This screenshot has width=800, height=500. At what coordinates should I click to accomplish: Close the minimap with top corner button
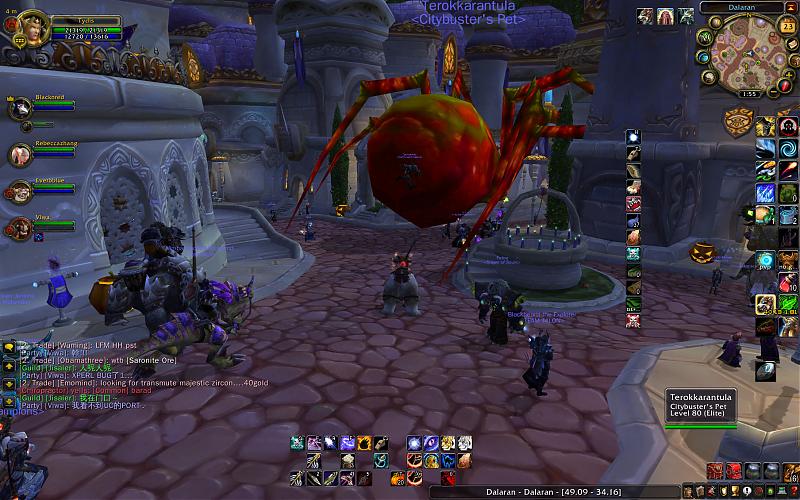pyautogui.click(x=792, y=7)
